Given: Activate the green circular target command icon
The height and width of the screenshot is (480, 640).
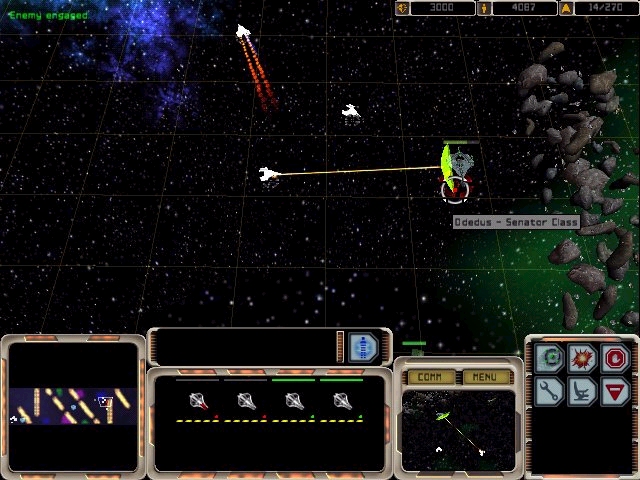Looking at the screenshot, I should [548, 357].
